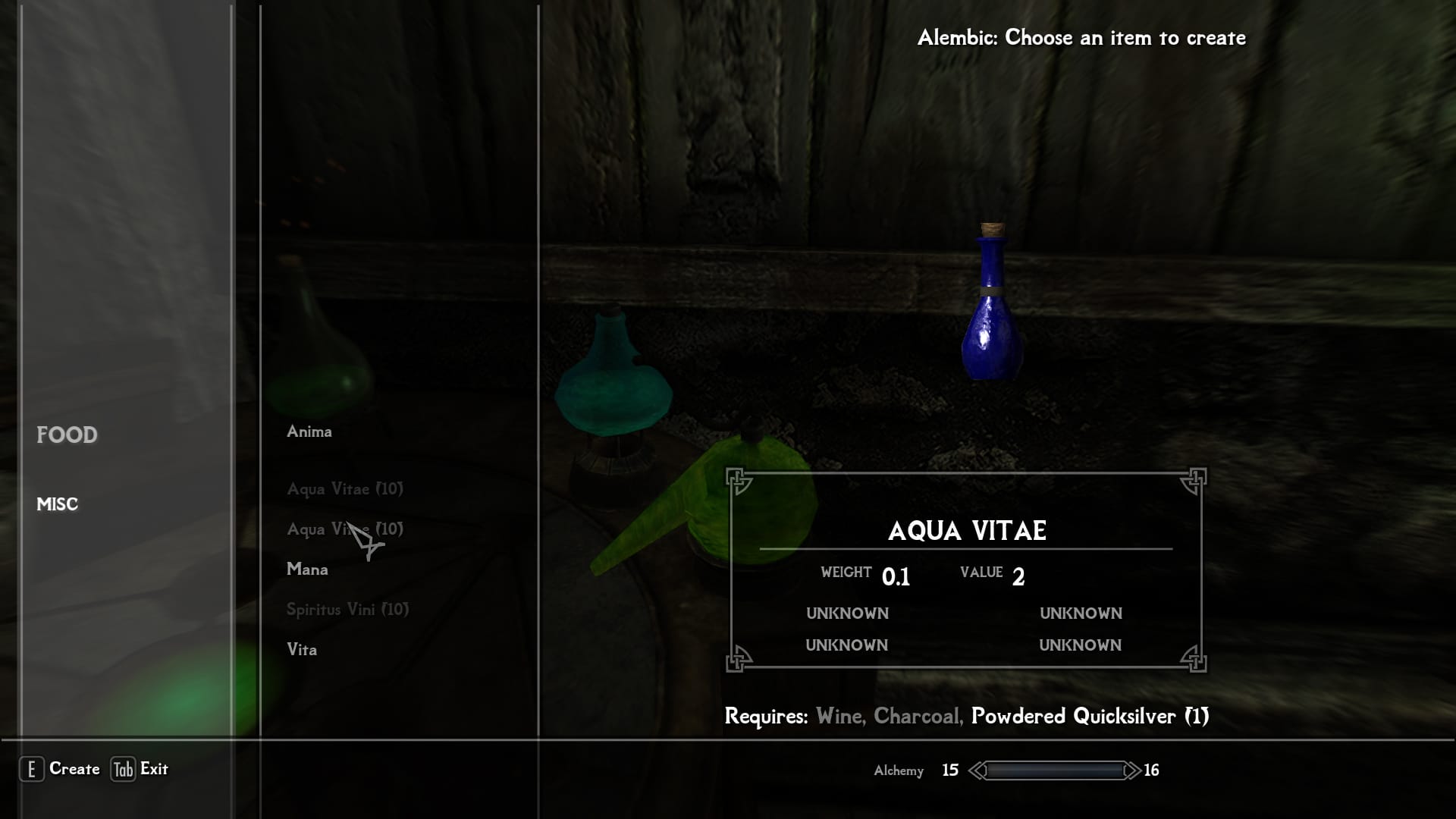Select the Mana recipe

pos(307,570)
